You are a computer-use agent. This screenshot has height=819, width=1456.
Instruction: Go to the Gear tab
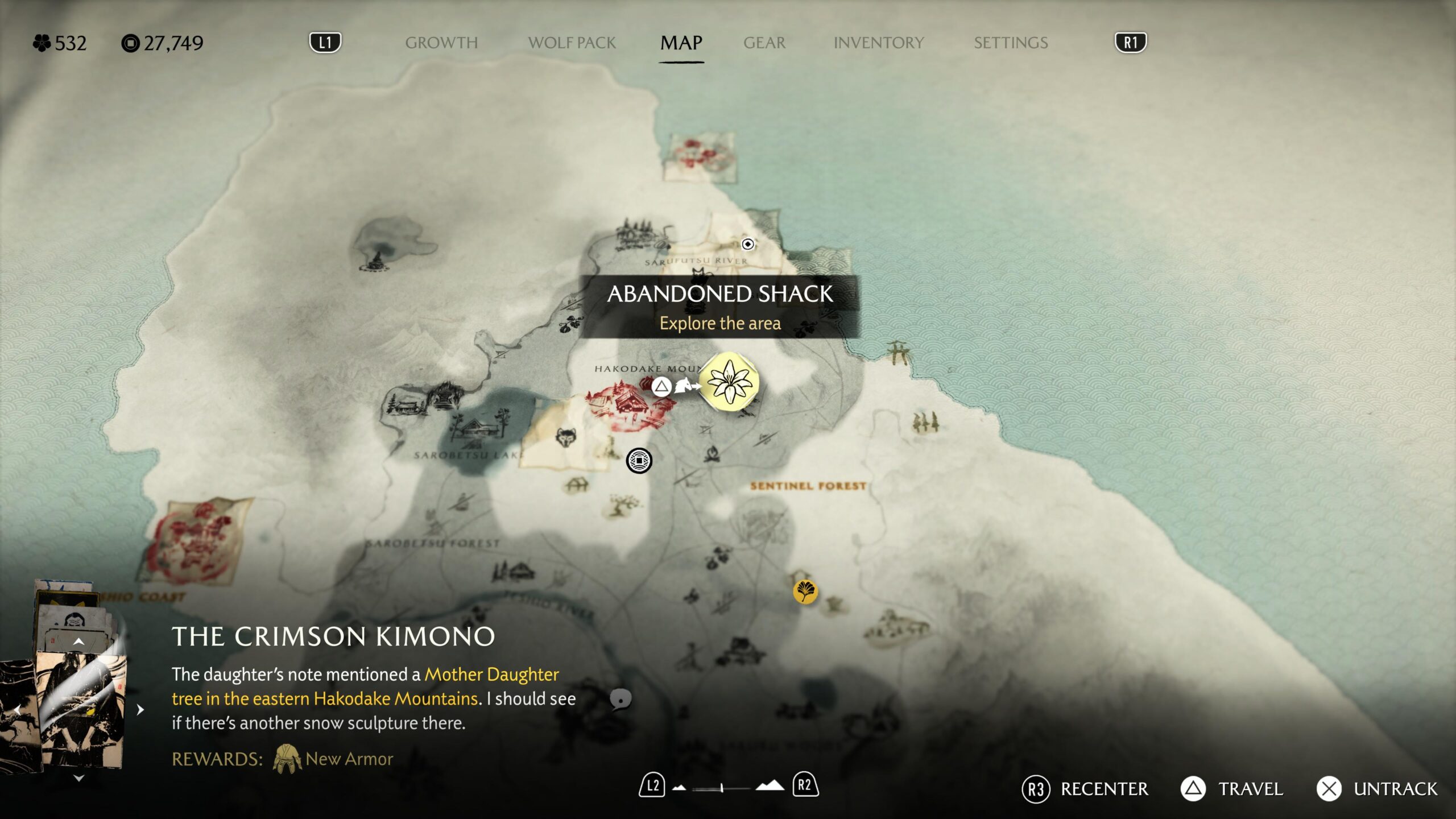coord(764,43)
